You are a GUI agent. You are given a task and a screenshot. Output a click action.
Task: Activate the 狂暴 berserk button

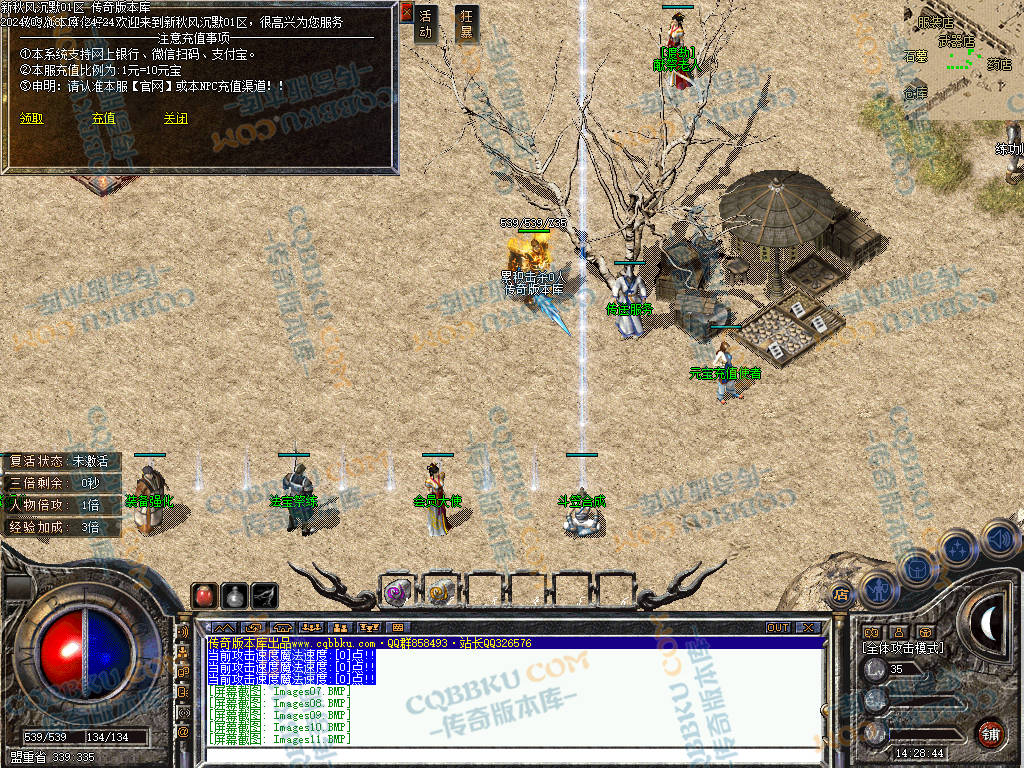pos(466,24)
